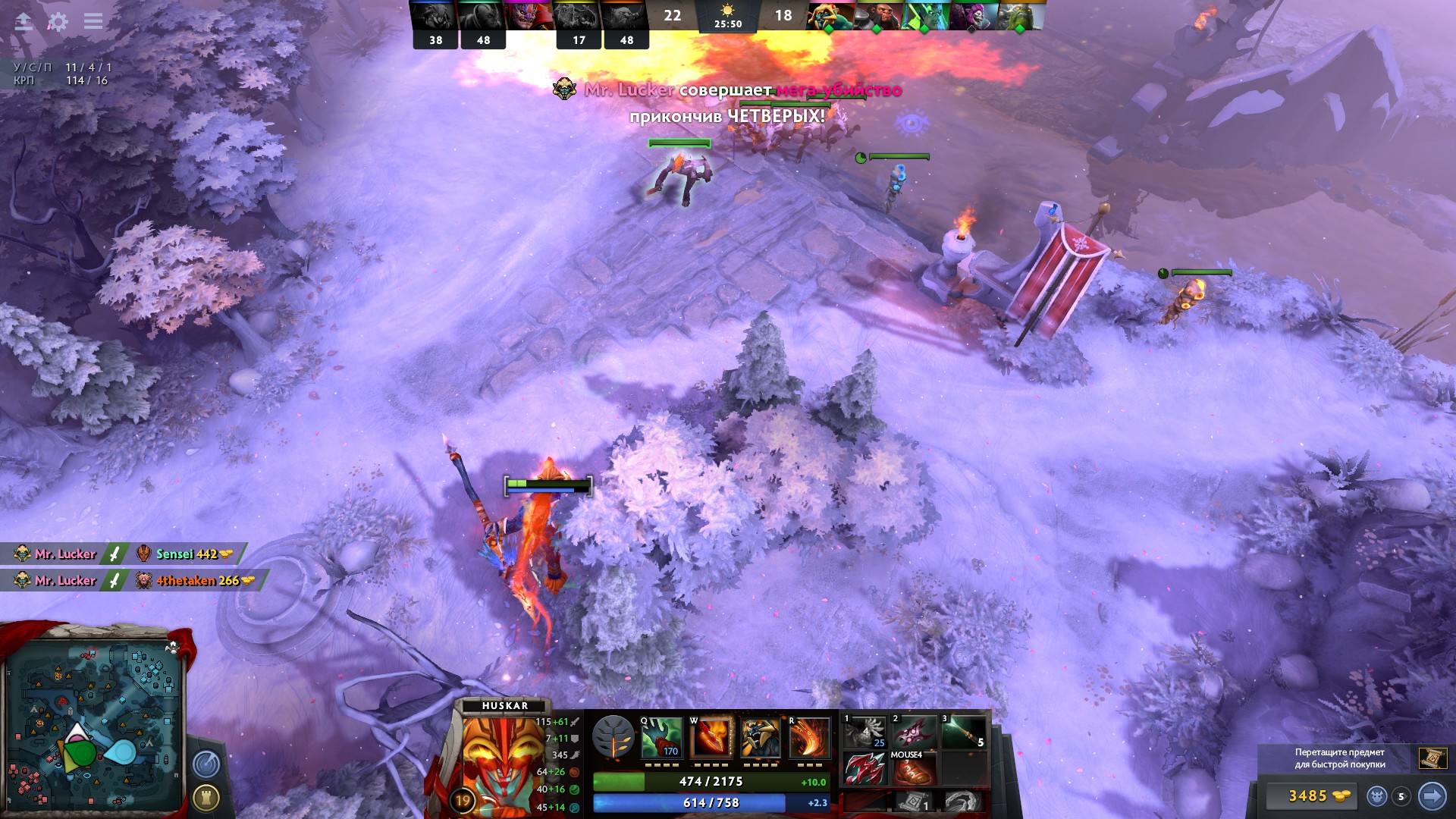Click Huskar's Burning Spear ability icon
This screenshot has height=819, width=1456.
(712, 737)
